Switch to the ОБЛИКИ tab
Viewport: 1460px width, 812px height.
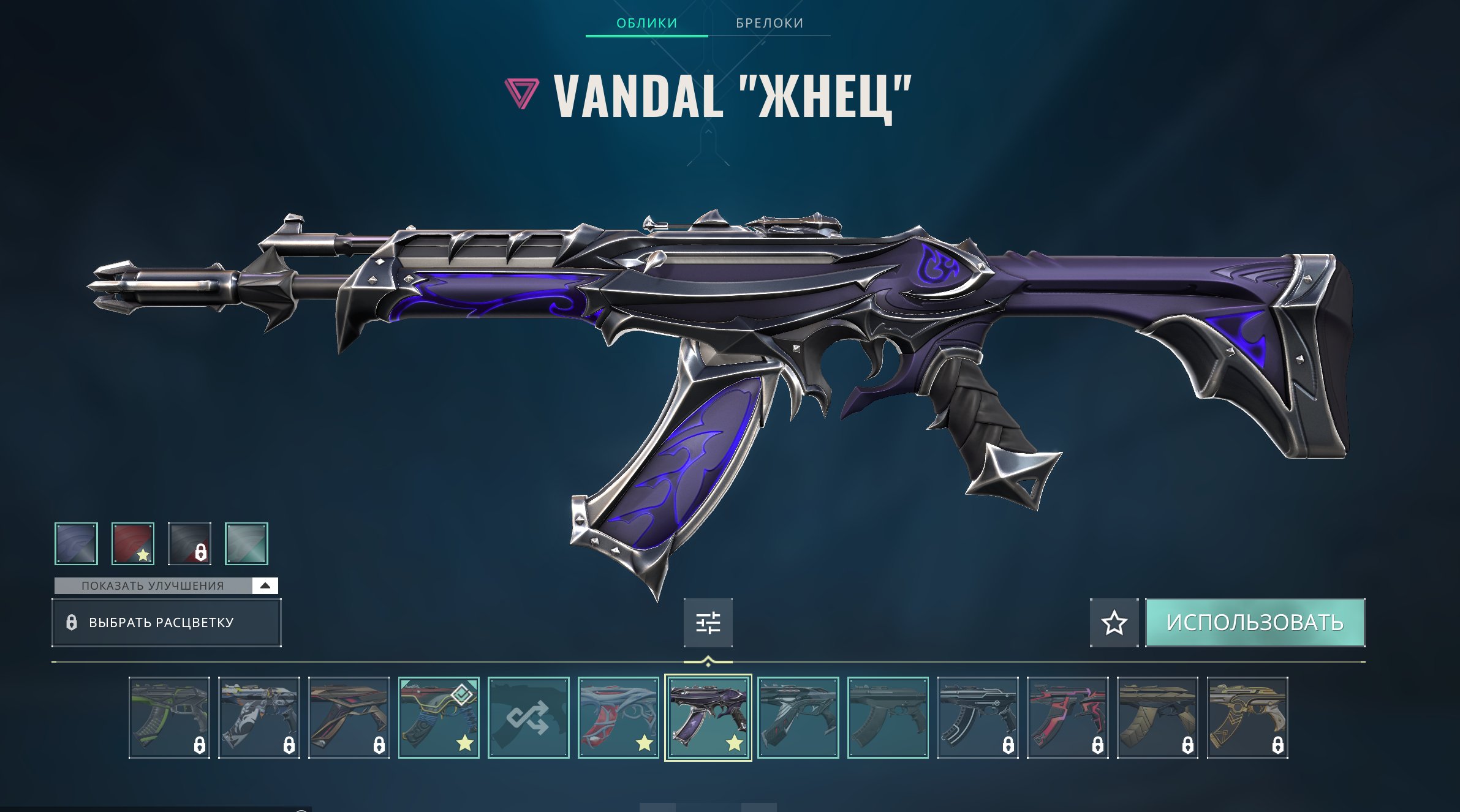click(646, 23)
